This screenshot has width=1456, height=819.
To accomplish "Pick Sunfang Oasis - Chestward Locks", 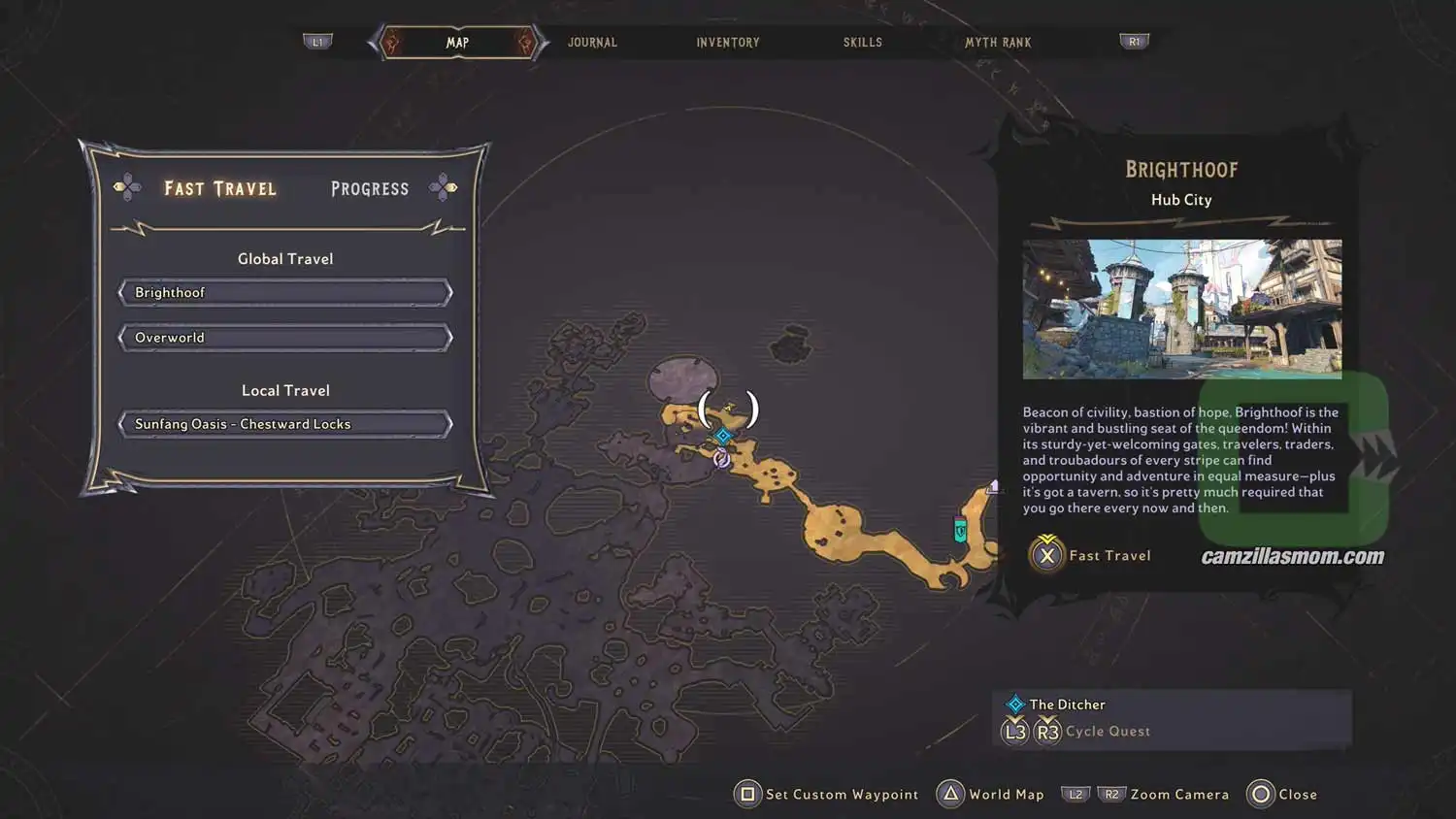I will pyautogui.click(x=284, y=424).
